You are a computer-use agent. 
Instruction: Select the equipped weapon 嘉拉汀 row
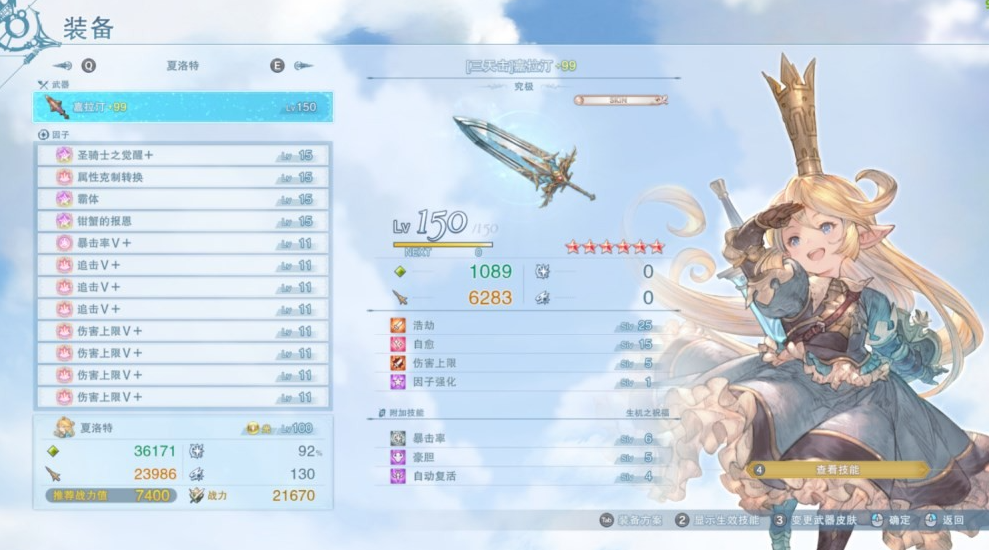(182, 107)
